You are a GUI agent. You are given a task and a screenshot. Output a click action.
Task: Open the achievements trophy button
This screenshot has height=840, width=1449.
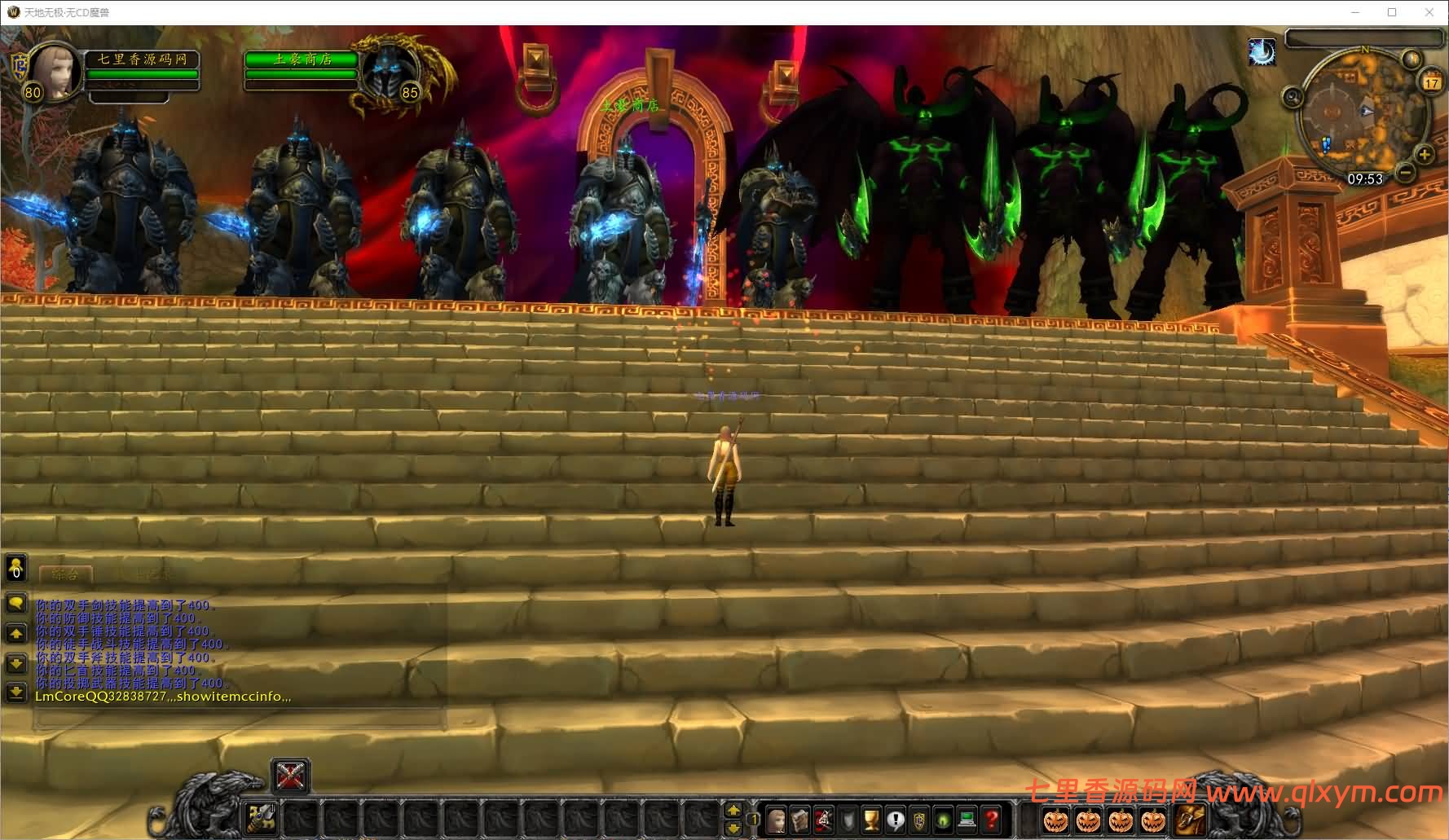pyautogui.click(x=871, y=818)
